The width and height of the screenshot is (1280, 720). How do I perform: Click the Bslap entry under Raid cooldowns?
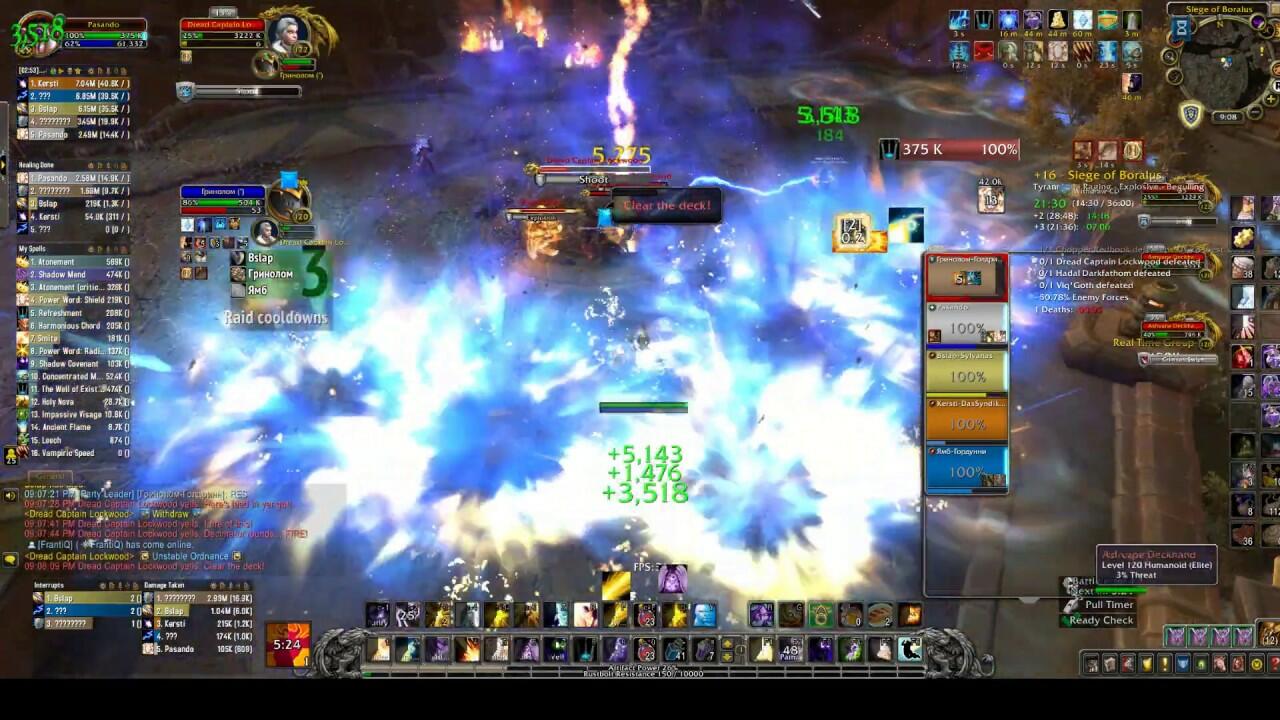(x=262, y=258)
